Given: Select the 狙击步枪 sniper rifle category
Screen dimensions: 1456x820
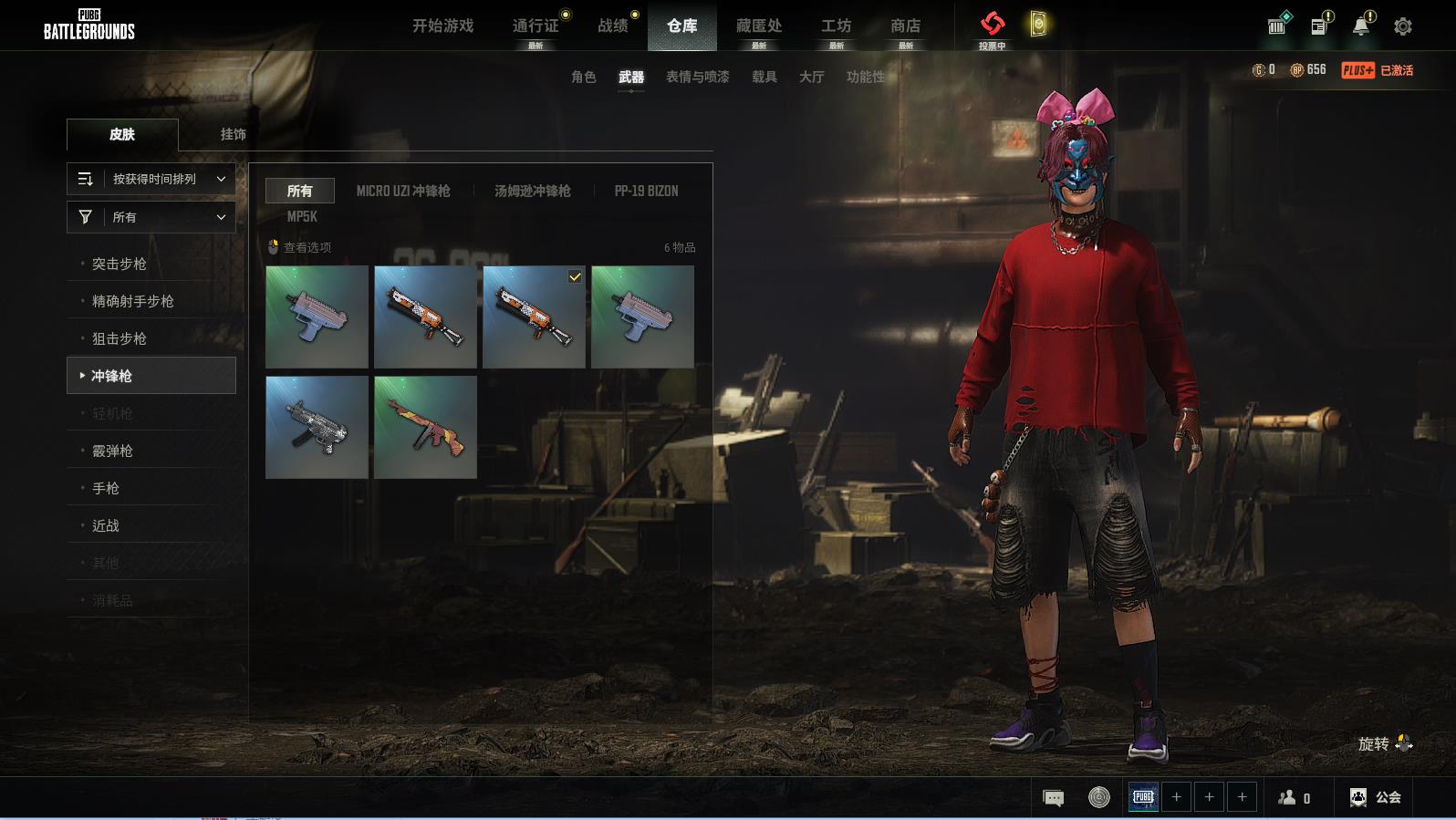Looking at the screenshot, I should pyautogui.click(x=120, y=338).
